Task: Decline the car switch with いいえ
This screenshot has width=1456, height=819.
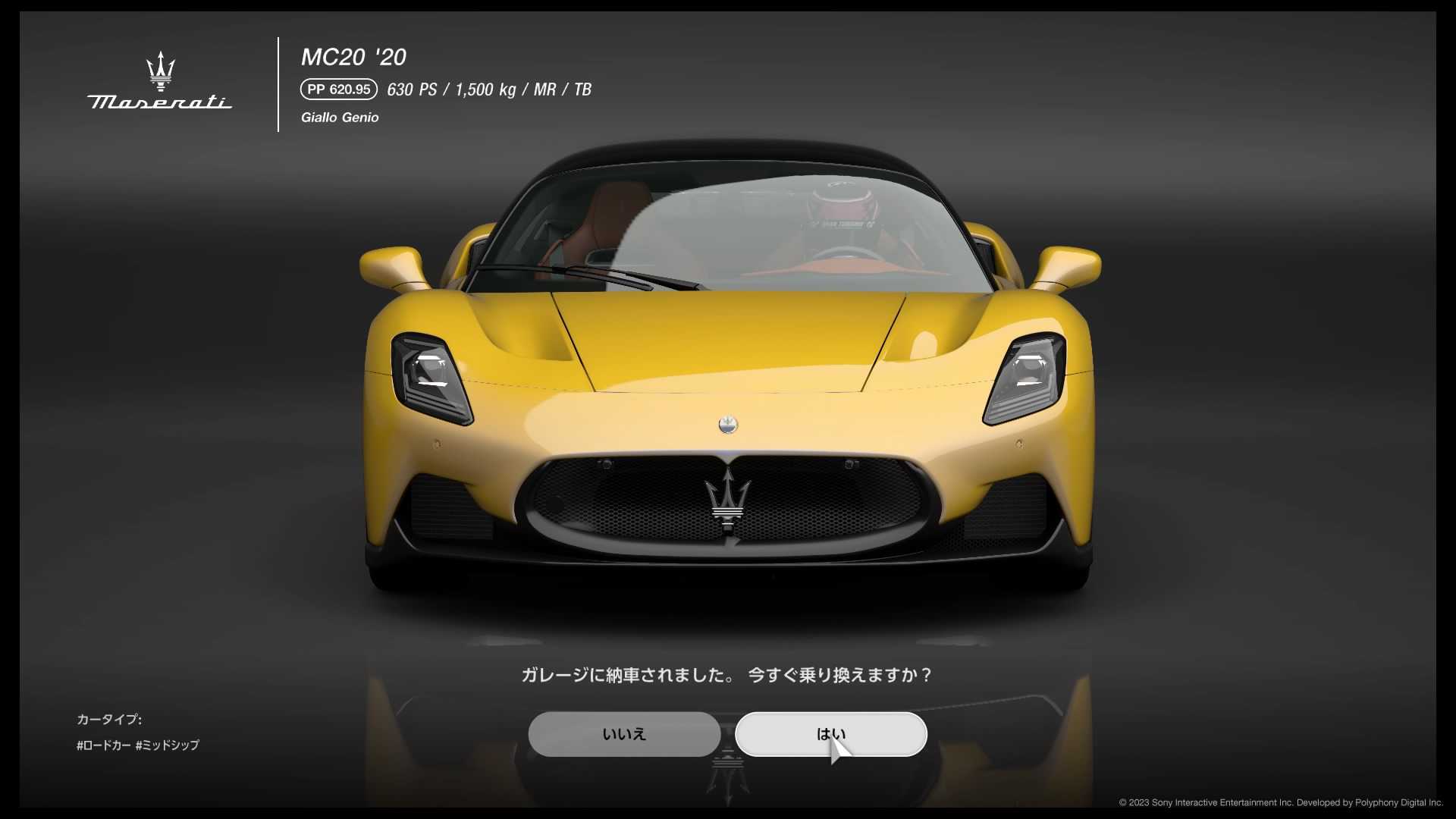Action: coord(624,734)
